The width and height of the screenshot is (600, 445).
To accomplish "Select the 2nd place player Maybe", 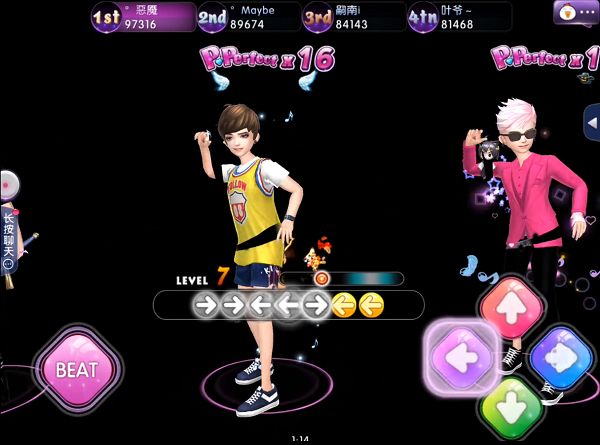I will point(248,16).
